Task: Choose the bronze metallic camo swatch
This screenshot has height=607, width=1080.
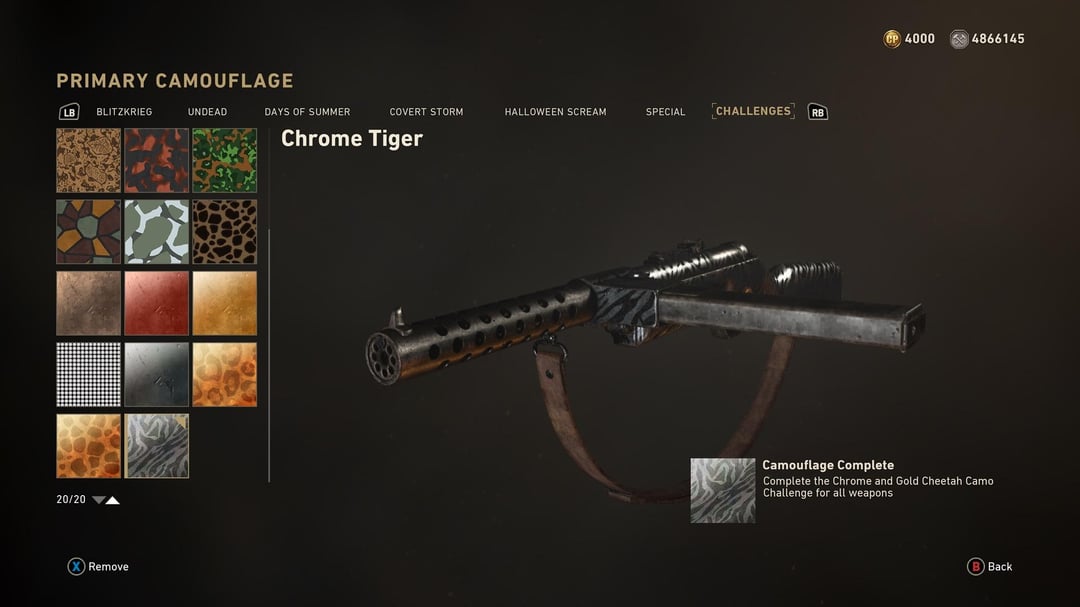Action: (88, 303)
